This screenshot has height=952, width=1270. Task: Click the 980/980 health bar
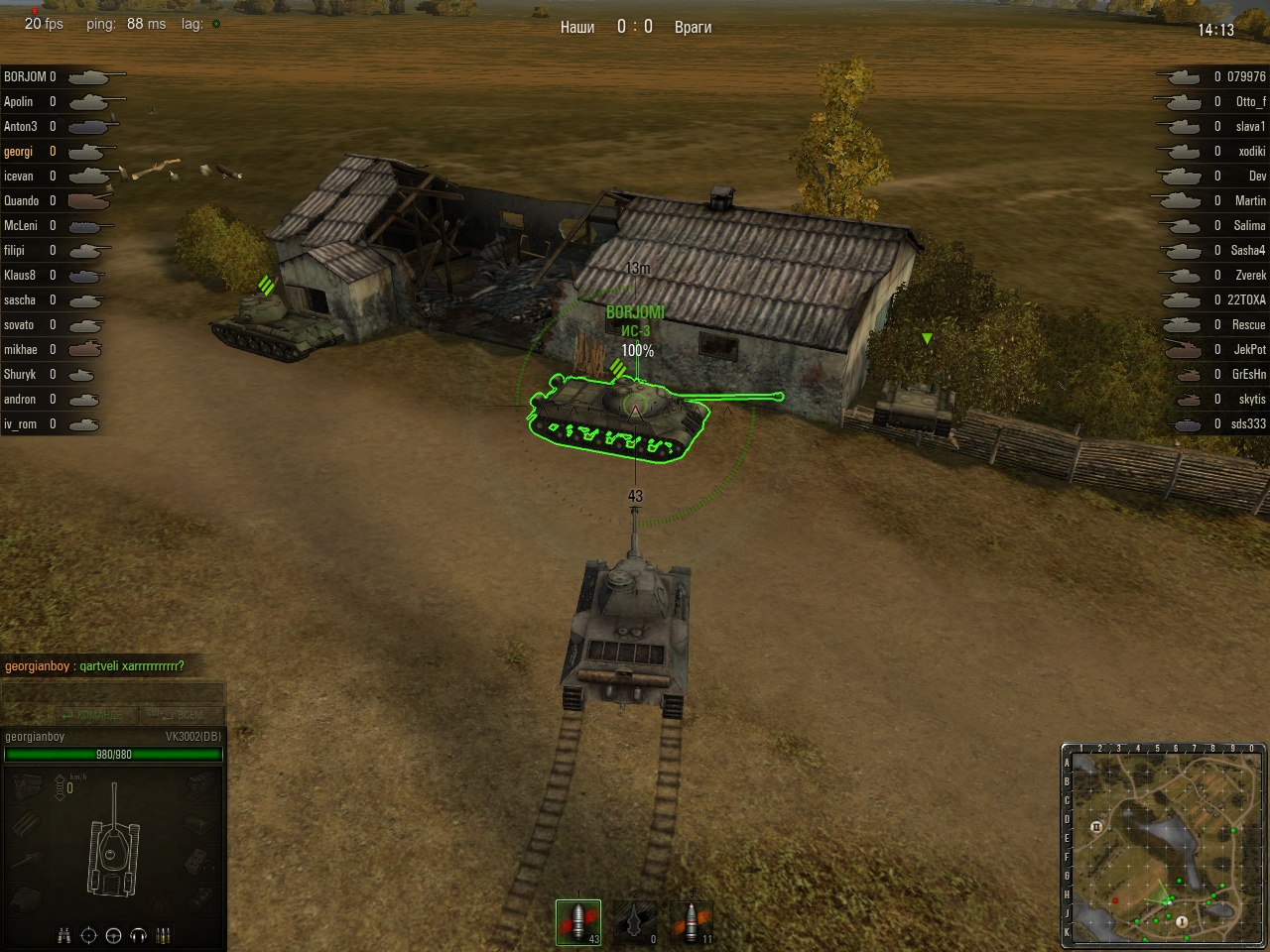[x=113, y=753]
